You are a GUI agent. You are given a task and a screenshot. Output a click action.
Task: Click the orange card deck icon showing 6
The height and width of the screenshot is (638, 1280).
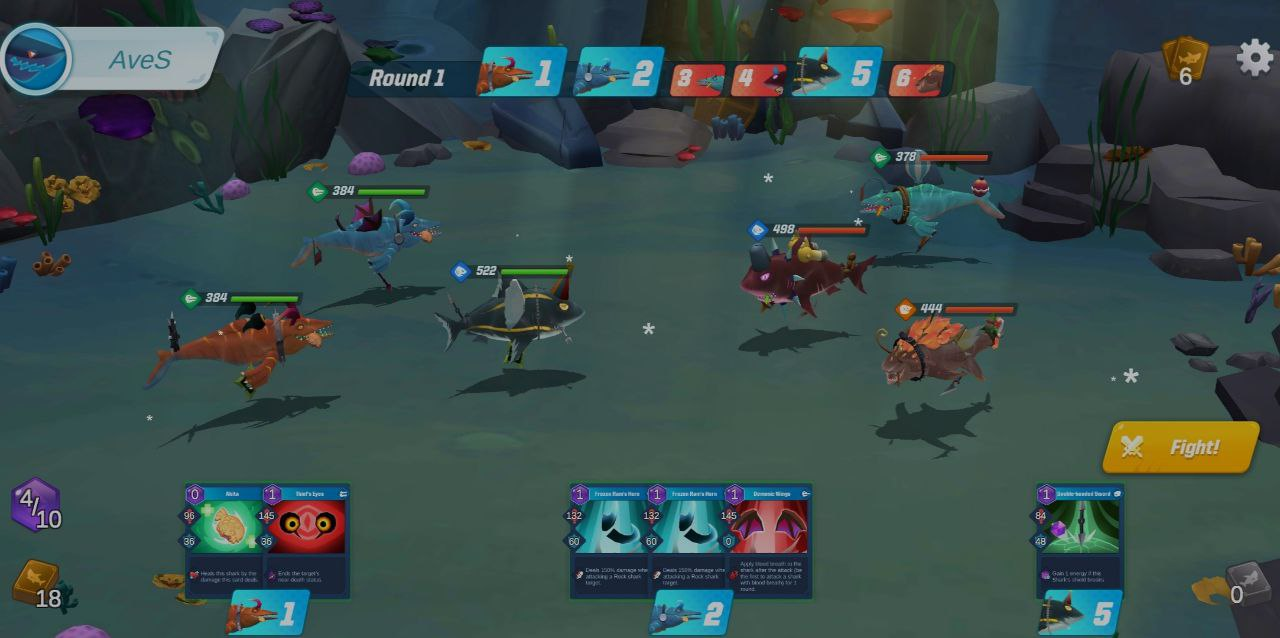tap(1185, 62)
